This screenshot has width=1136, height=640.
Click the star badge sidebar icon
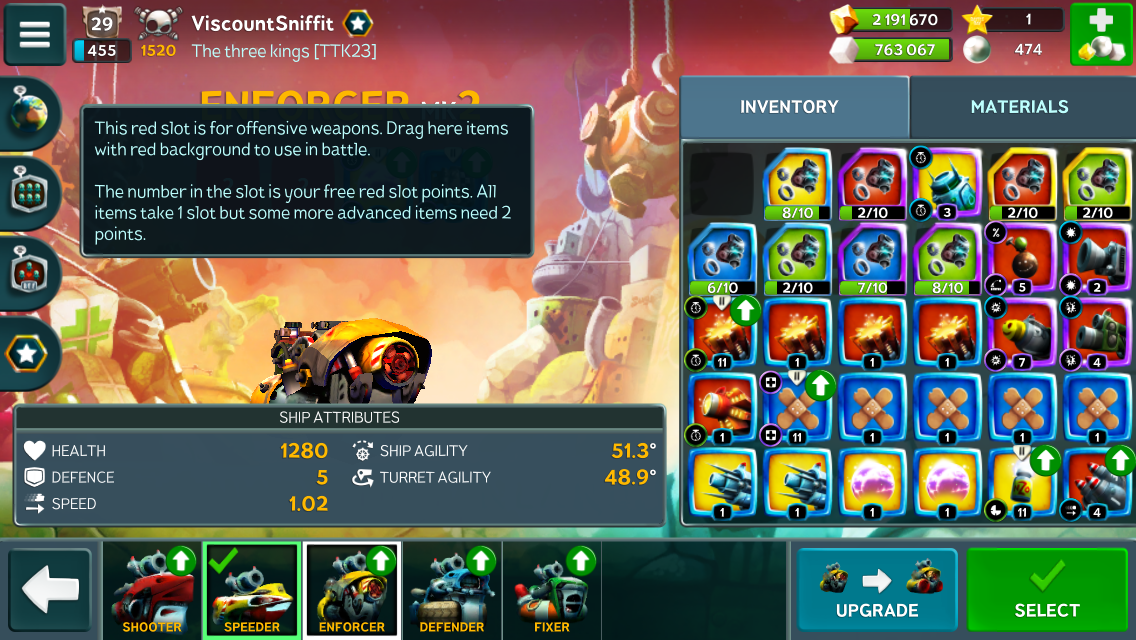point(30,352)
